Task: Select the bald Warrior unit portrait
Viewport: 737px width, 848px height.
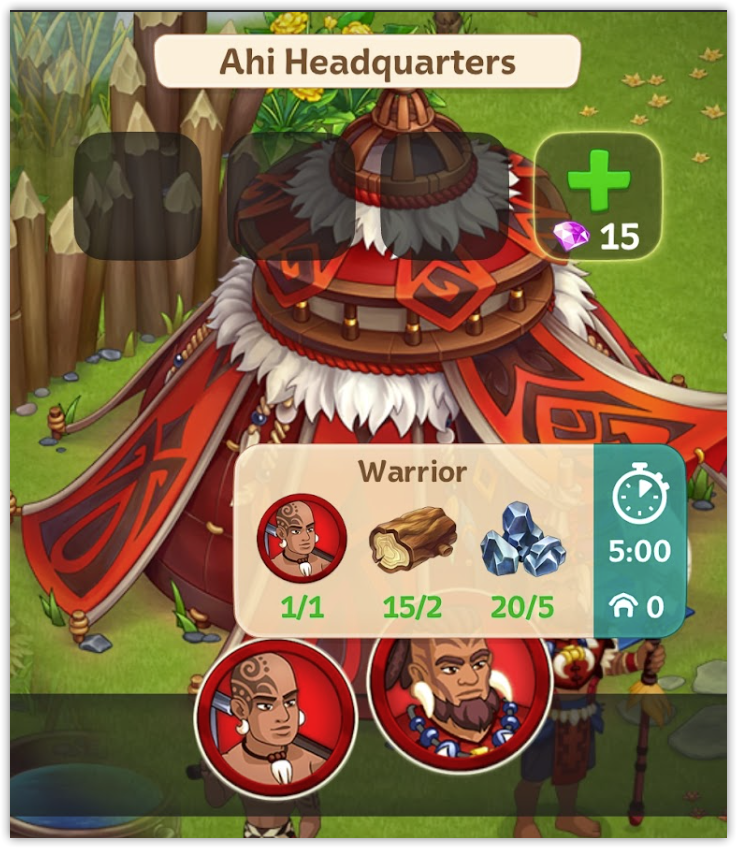Action: (x=276, y=714)
